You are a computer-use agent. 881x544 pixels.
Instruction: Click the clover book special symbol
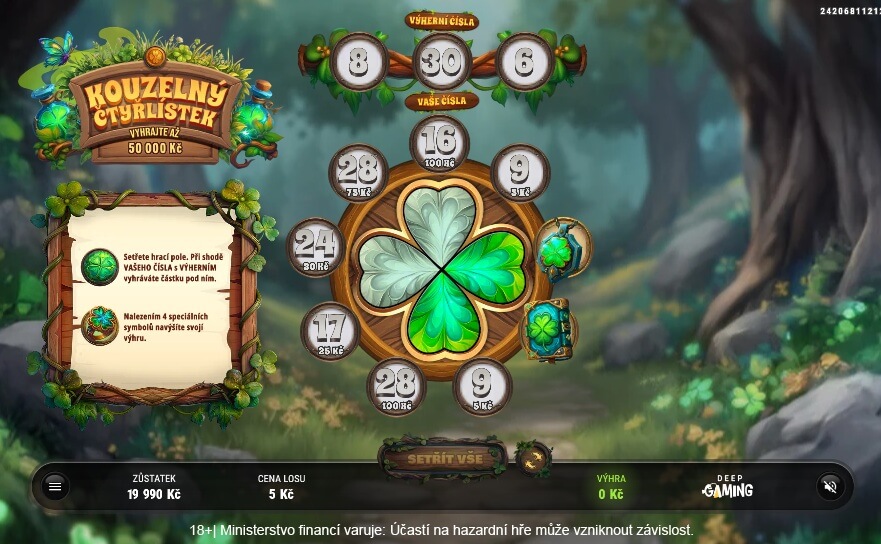pyautogui.click(x=548, y=328)
